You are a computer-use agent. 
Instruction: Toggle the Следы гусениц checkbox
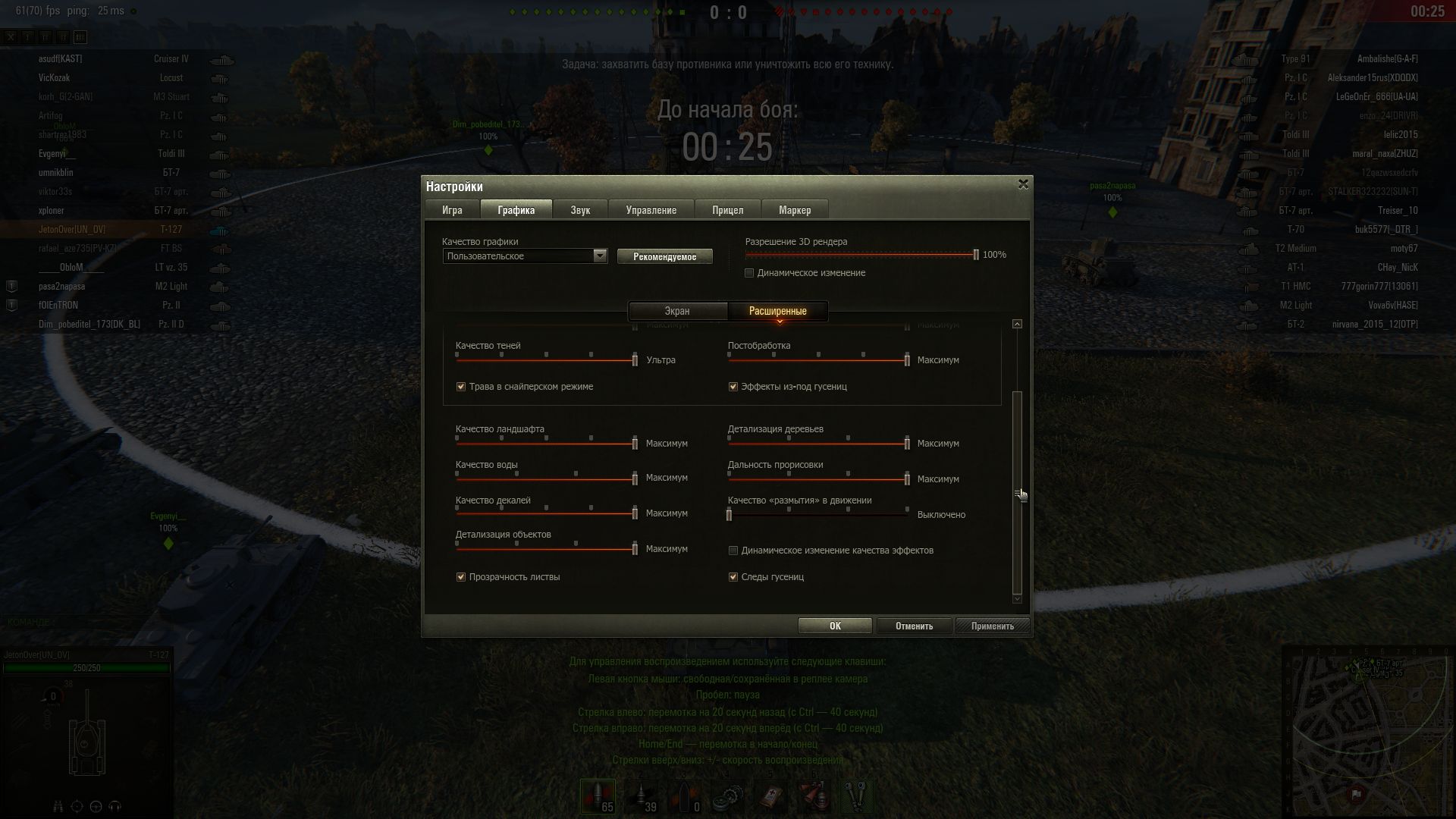(x=733, y=577)
